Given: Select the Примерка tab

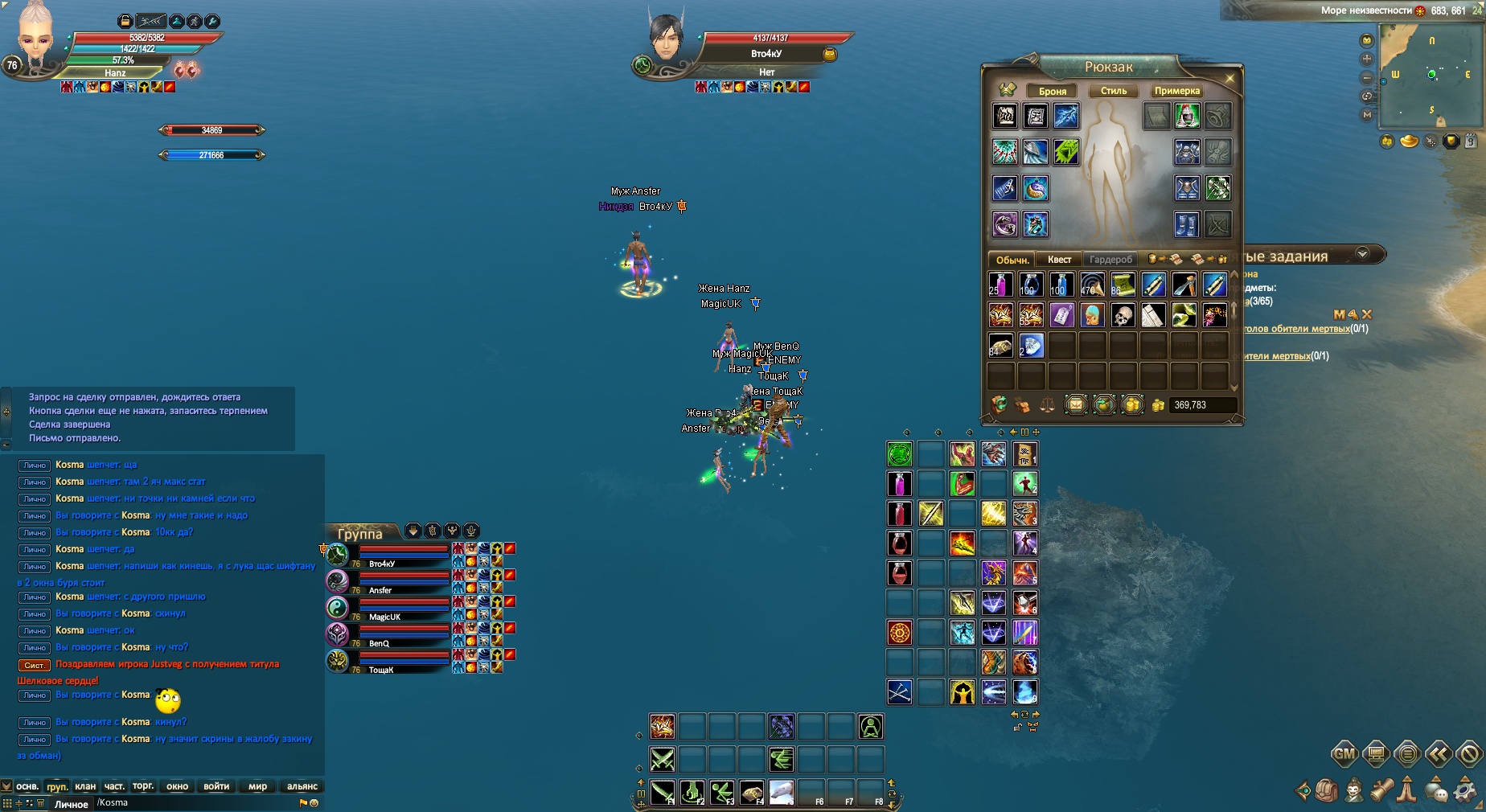Looking at the screenshot, I should (1176, 91).
